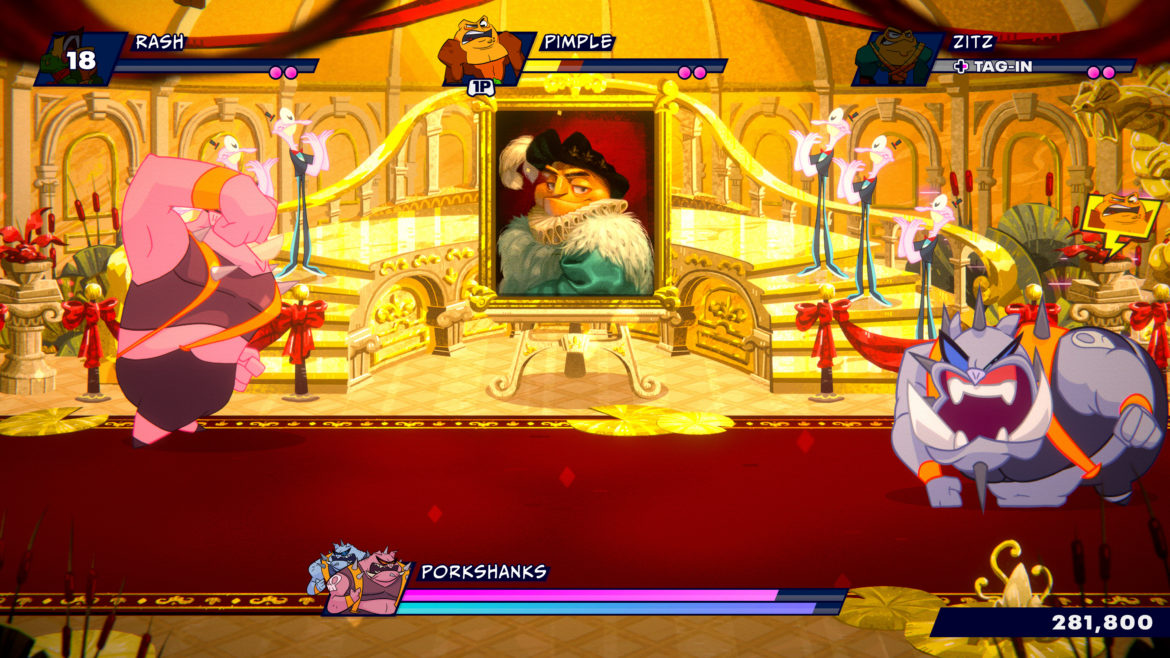The image size is (1170, 658).
Task: Click the Porkshanks boss portrait
Action: 359,581
